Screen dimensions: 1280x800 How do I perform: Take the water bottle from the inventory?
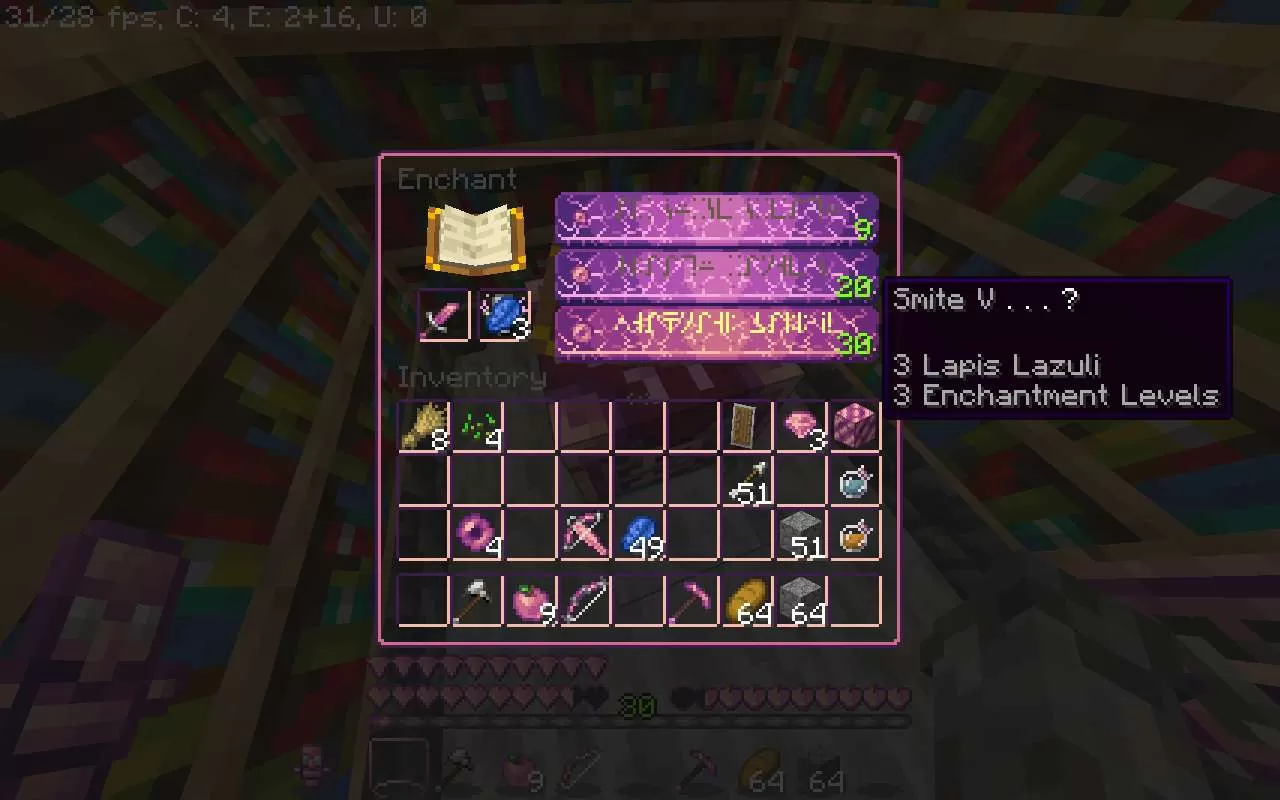(853, 479)
